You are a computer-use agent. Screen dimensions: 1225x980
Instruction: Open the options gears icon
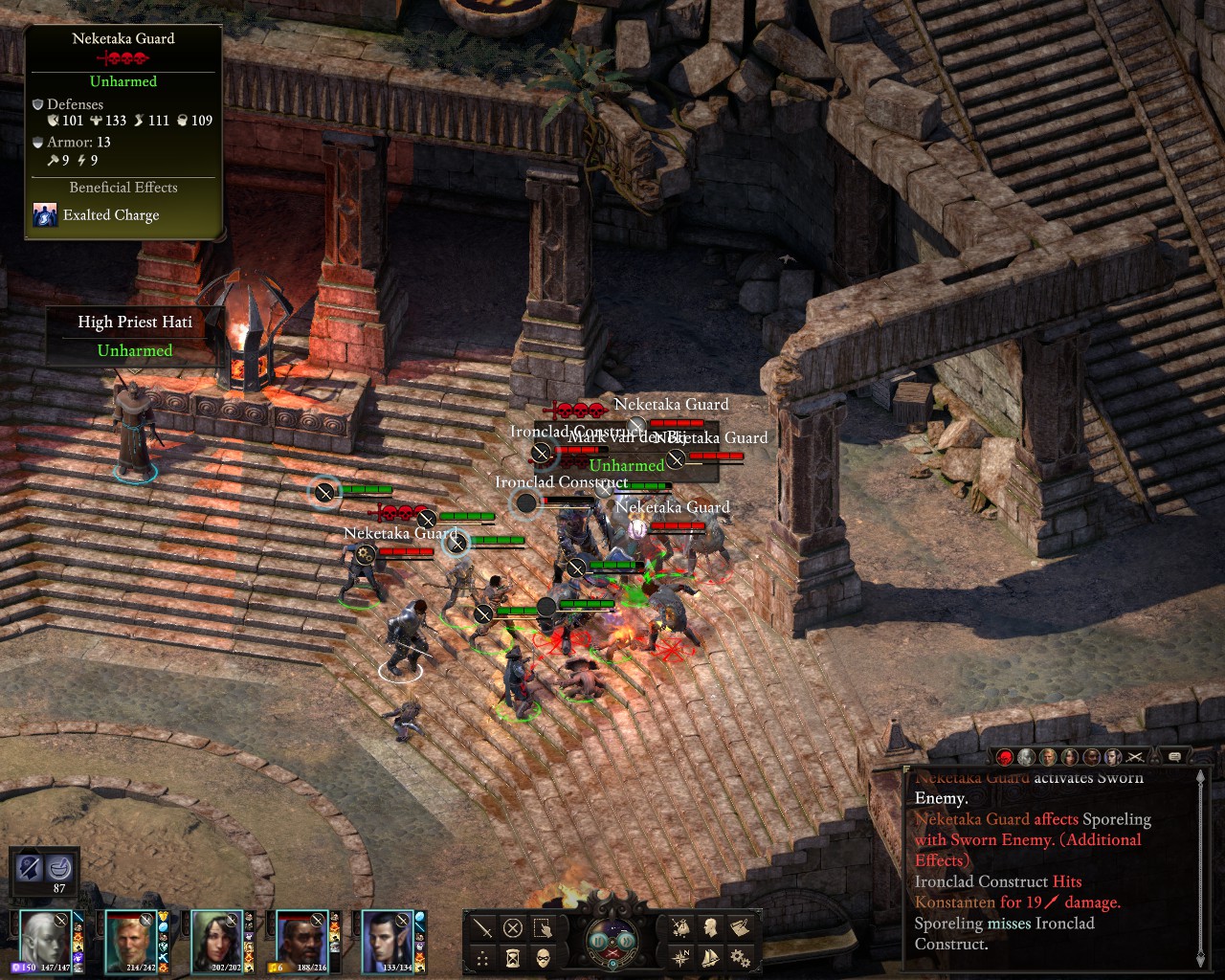[739, 956]
